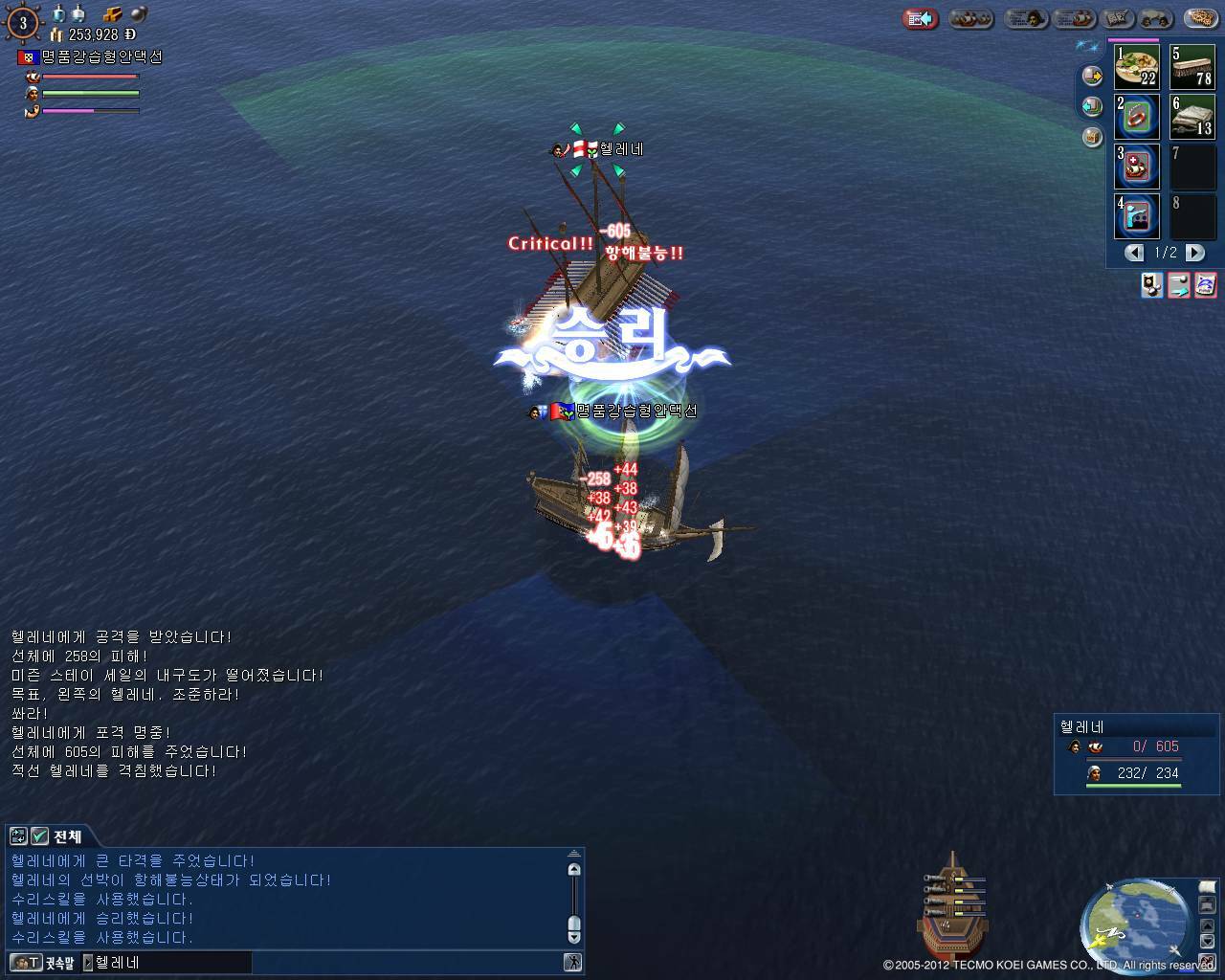Open the fleet ships menu button

pyautogui.click(x=972, y=18)
